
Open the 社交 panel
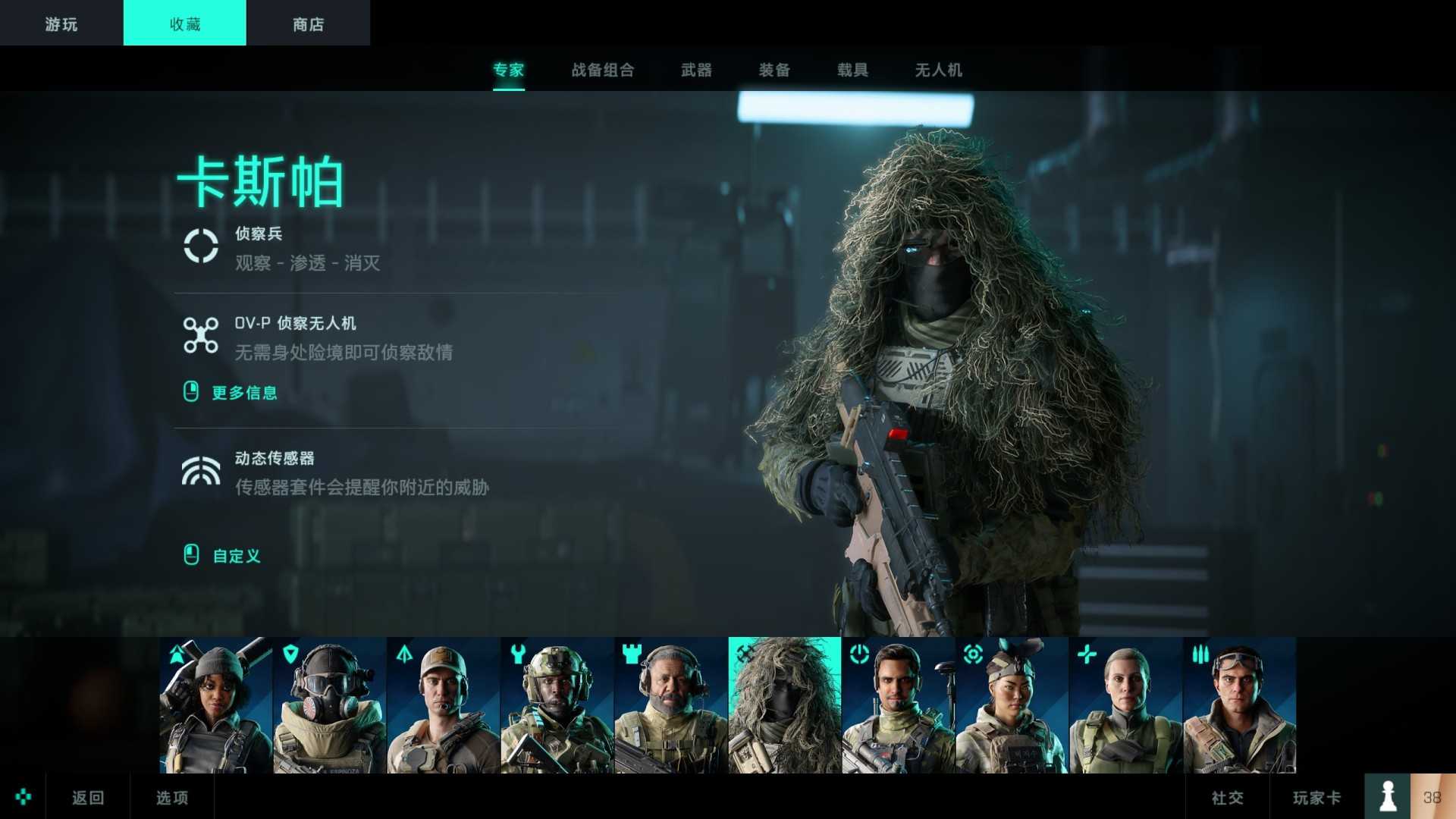click(x=1226, y=797)
